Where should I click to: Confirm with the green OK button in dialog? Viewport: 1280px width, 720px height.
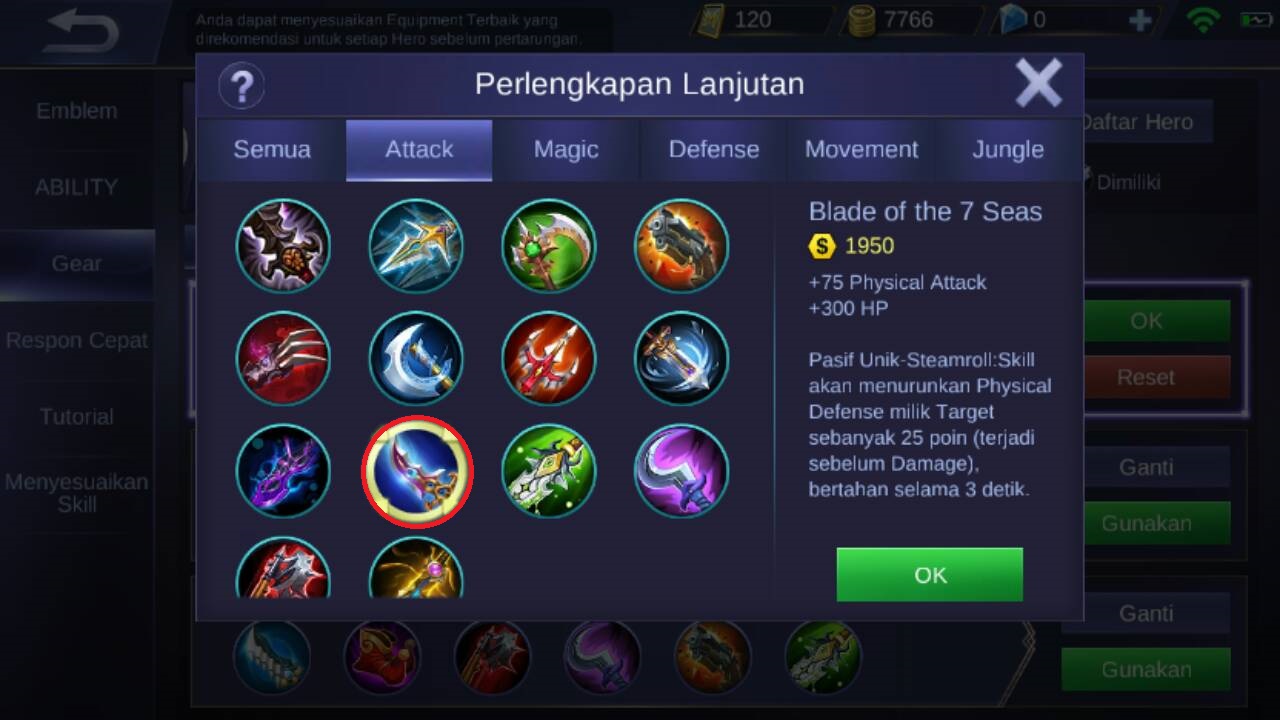929,574
